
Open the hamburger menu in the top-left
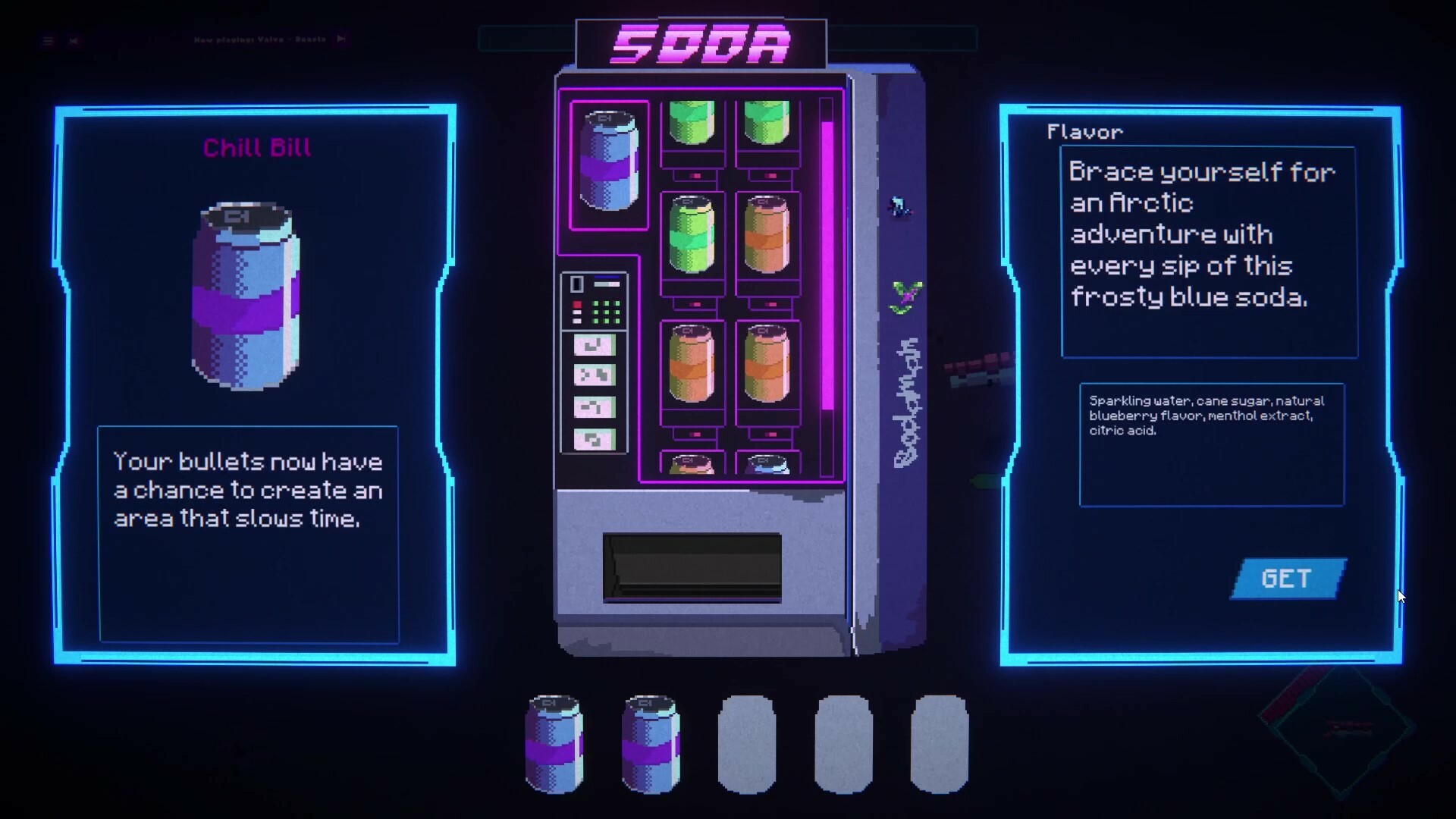pyautogui.click(x=48, y=41)
